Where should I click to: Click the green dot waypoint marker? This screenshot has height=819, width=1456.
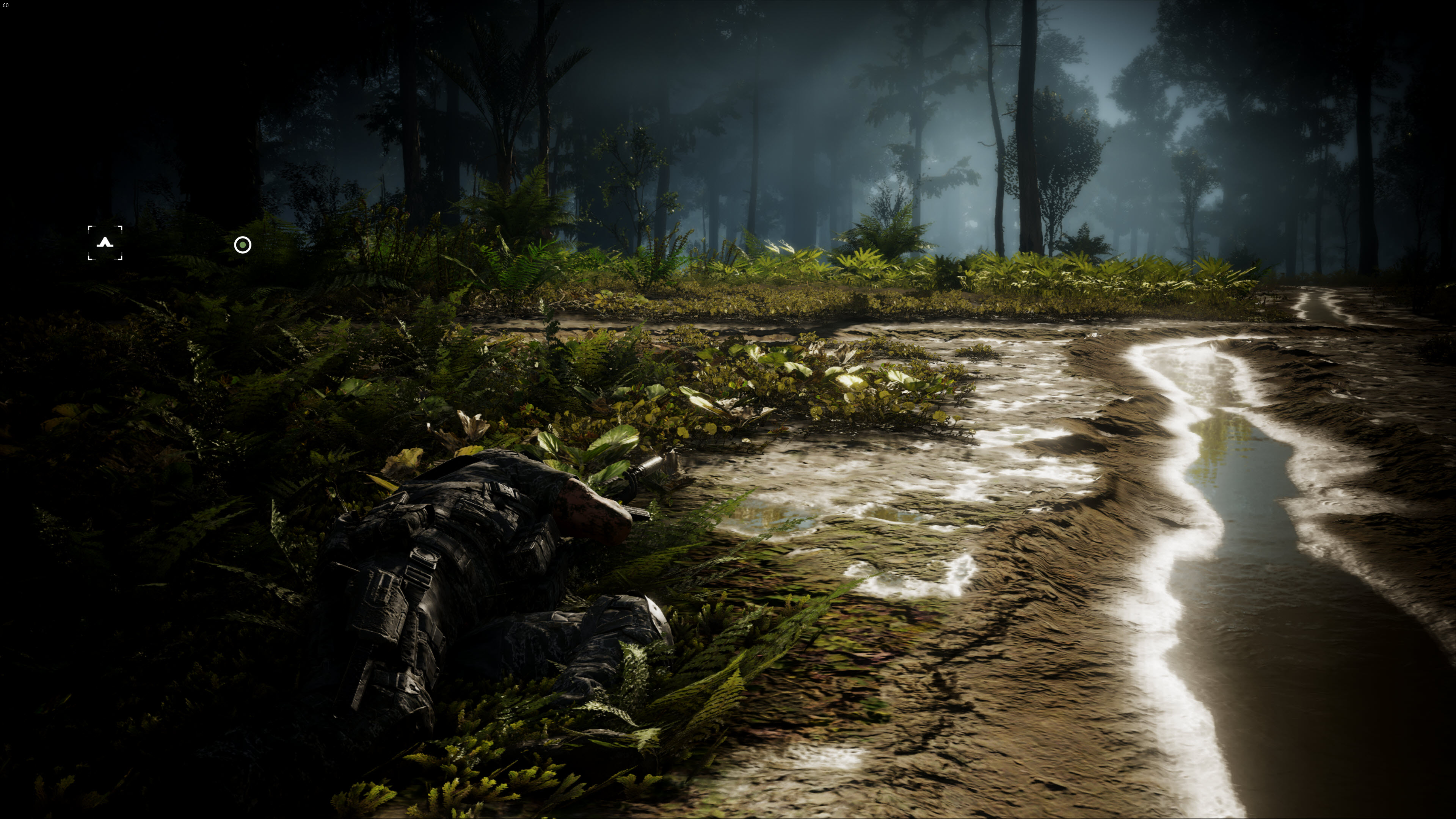click(243, 245)
